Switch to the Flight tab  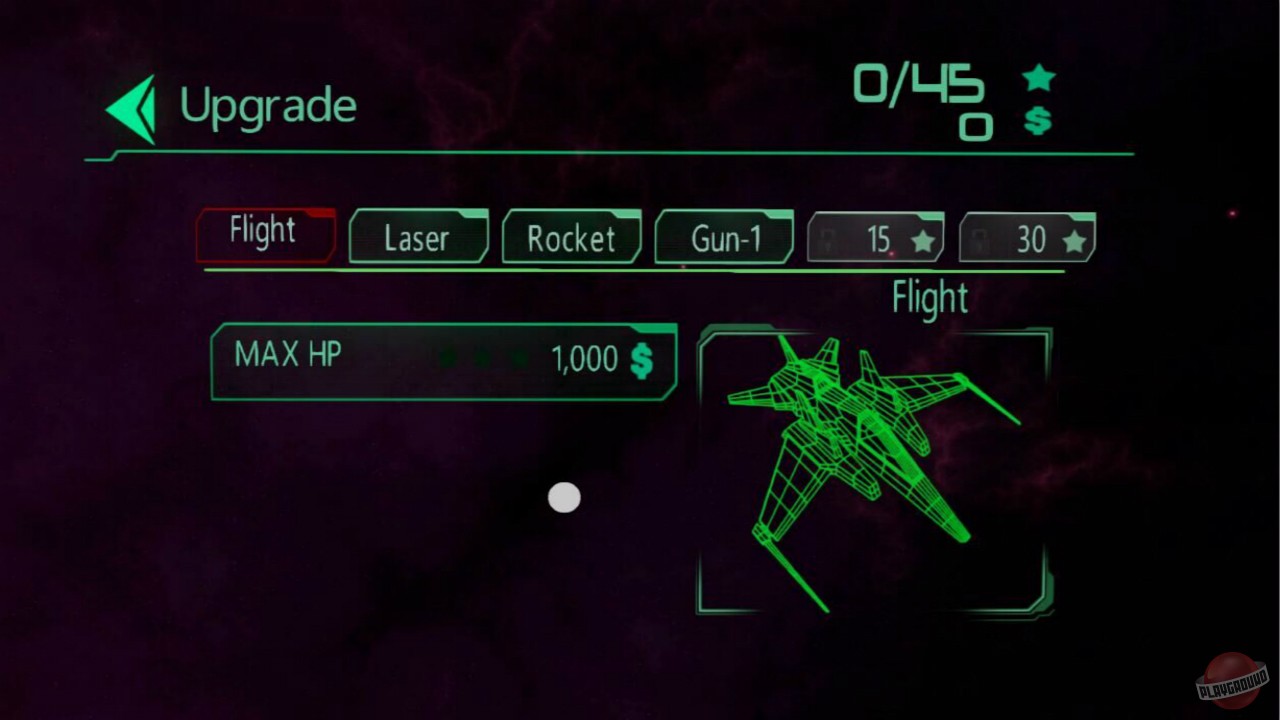264,232
